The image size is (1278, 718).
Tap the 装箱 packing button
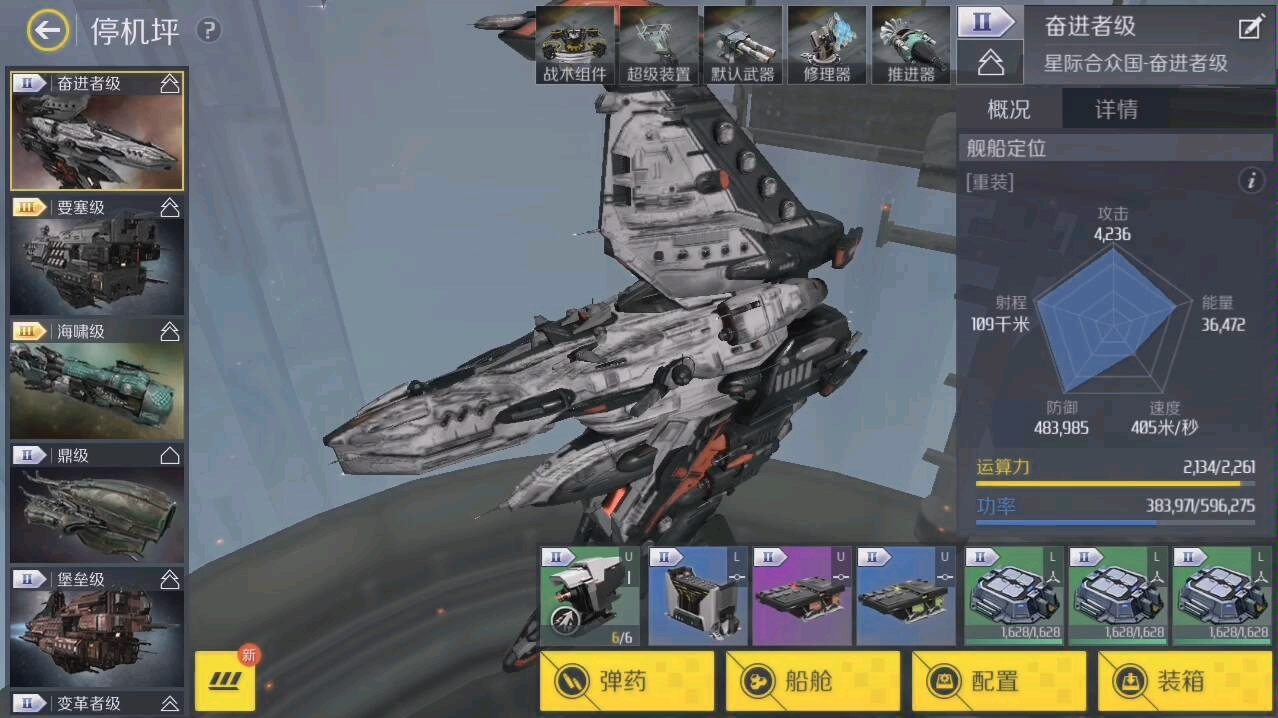point(1185,681)
